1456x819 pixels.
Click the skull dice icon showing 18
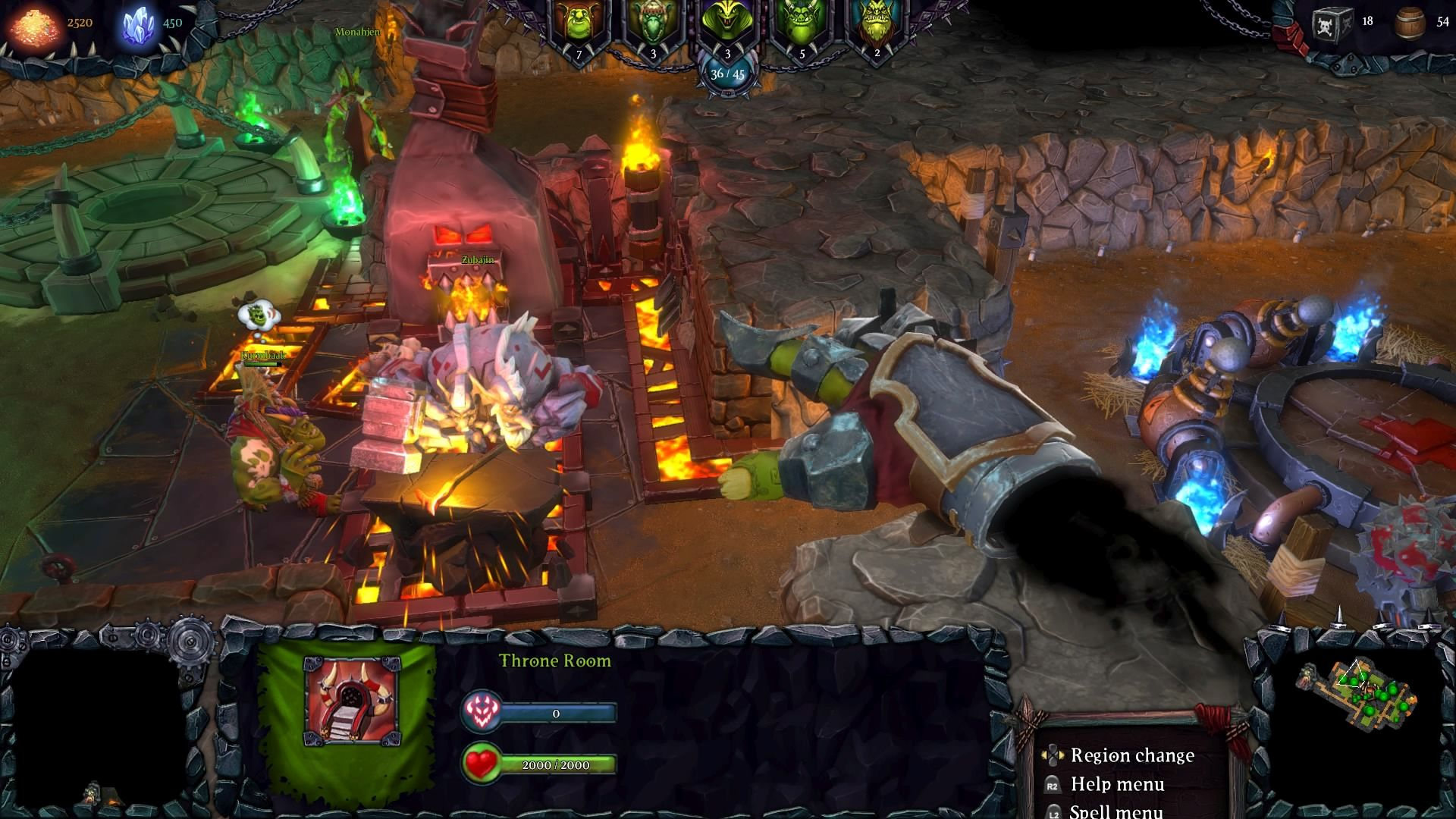[x=1341, y=23]
